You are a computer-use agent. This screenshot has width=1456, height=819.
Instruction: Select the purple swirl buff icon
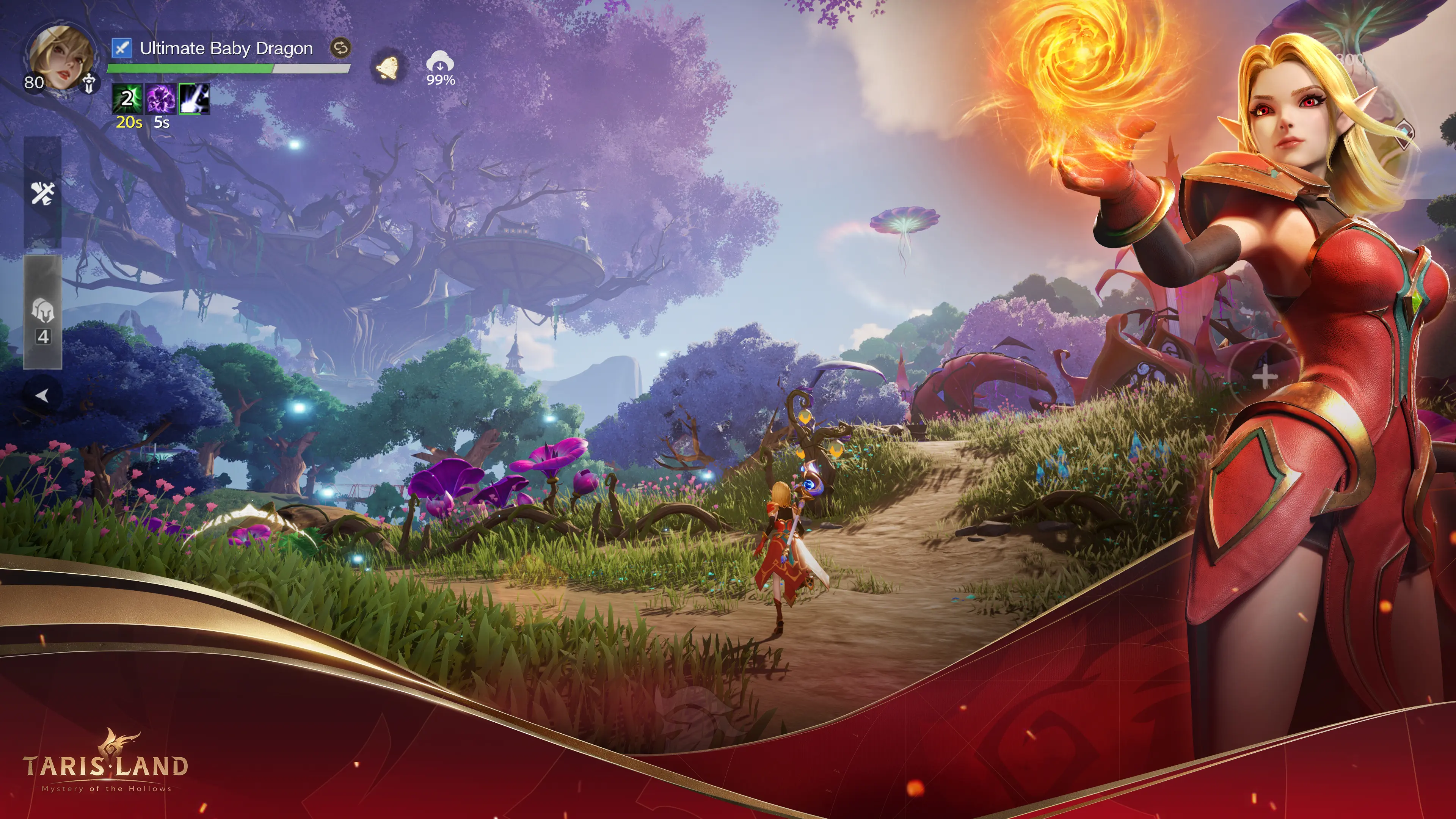click(x=161, y=99)
